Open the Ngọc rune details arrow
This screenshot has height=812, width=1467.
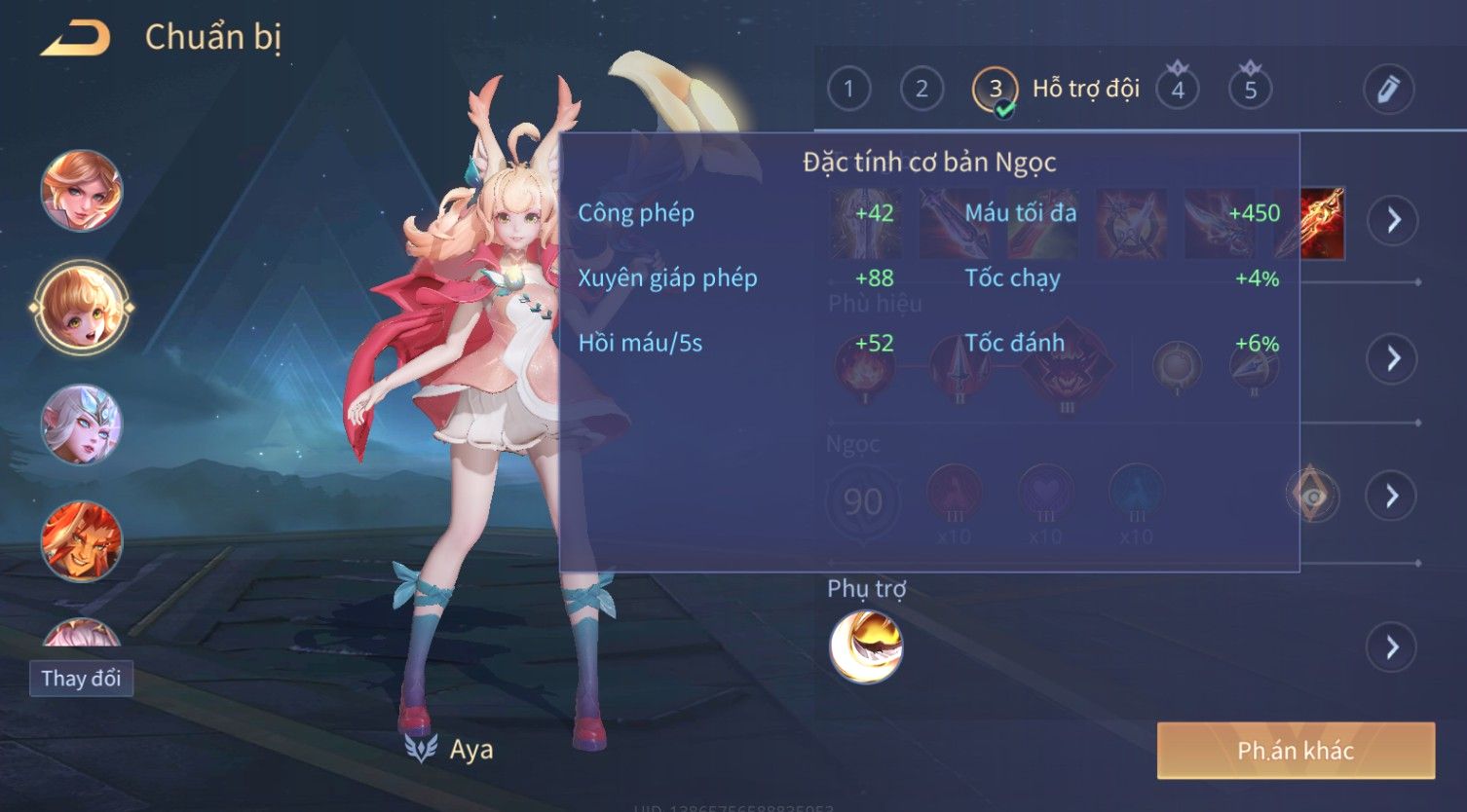(x=1393, y=497)
